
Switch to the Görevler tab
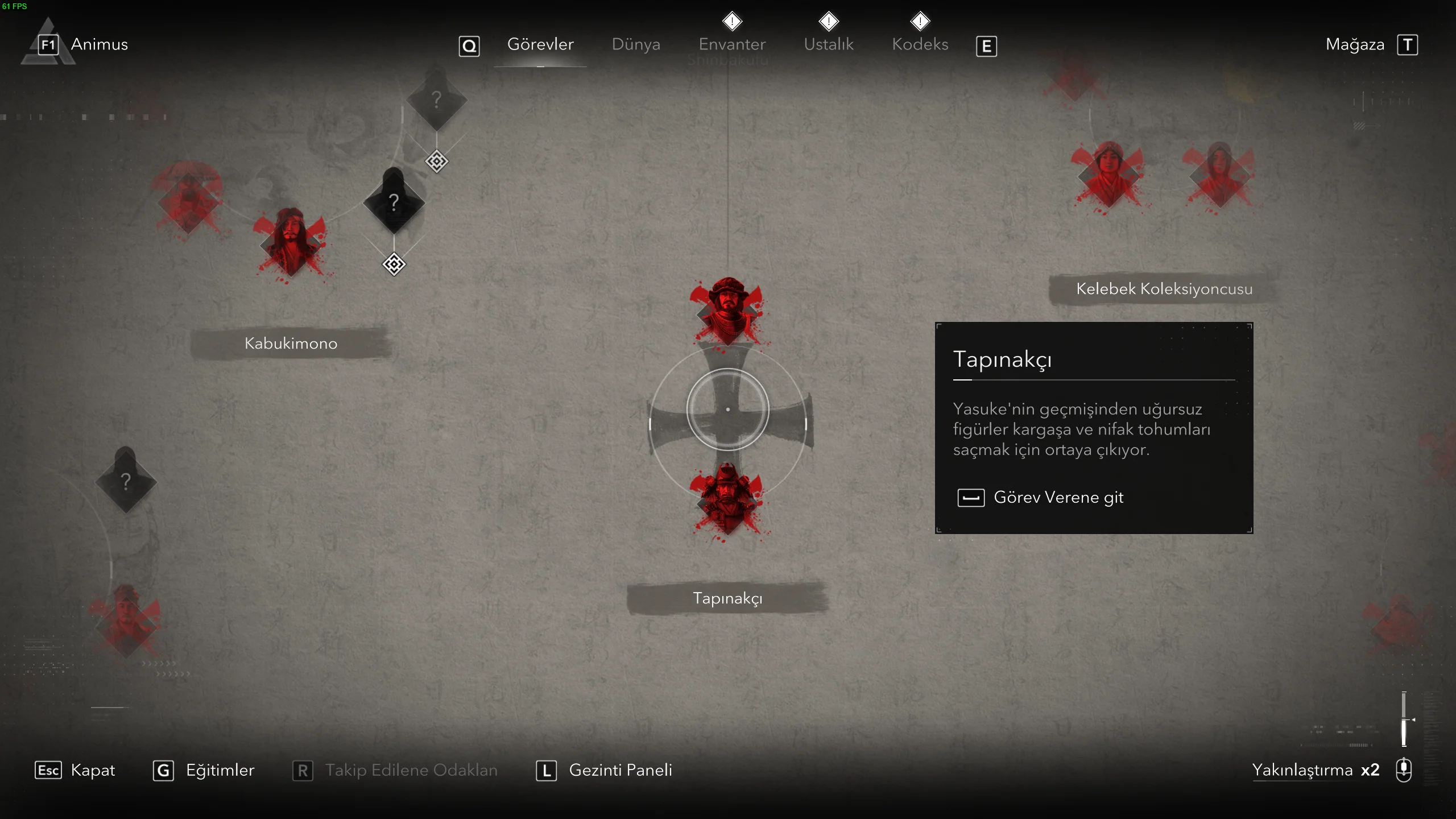[x=540, y=44]
